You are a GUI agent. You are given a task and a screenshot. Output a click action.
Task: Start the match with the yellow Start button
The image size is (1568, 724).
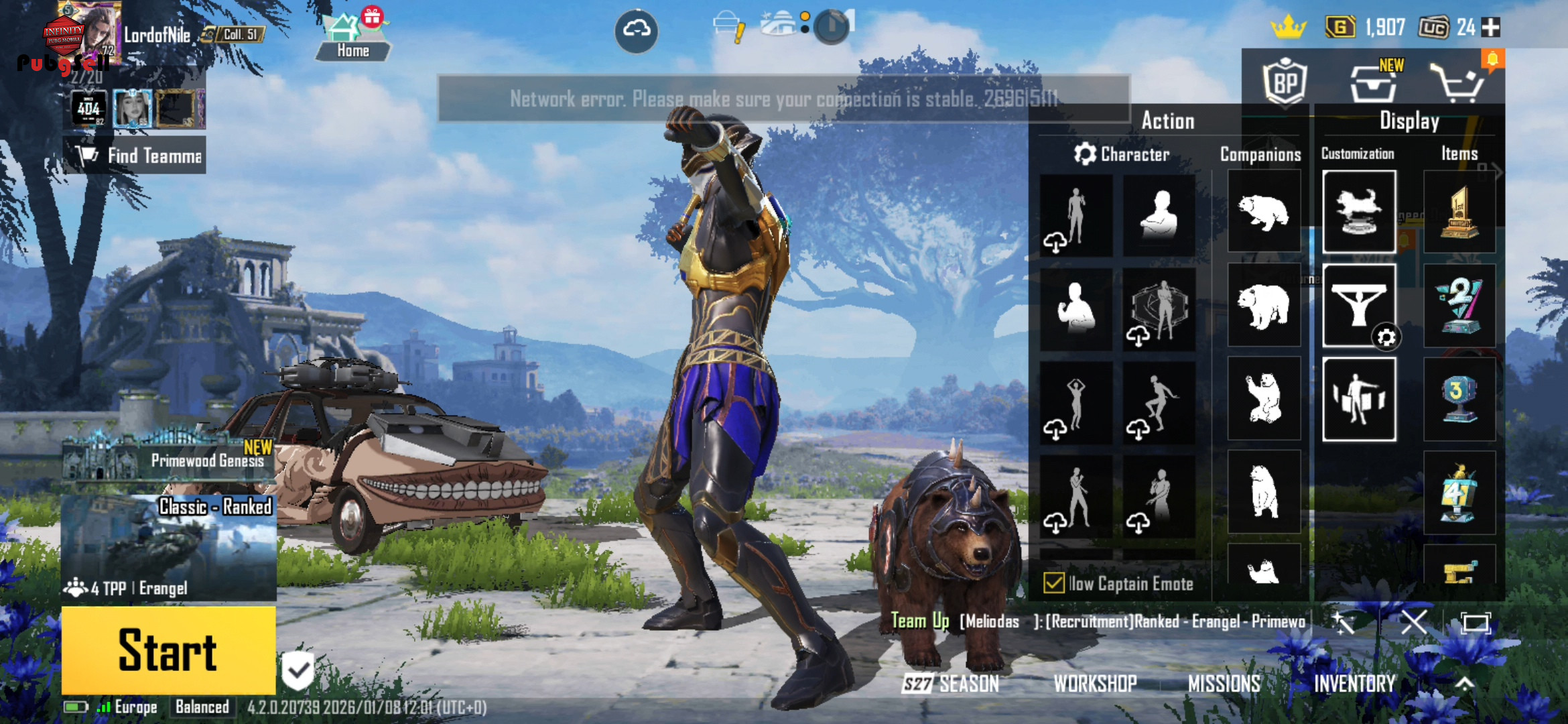click(x=168, y=650)
